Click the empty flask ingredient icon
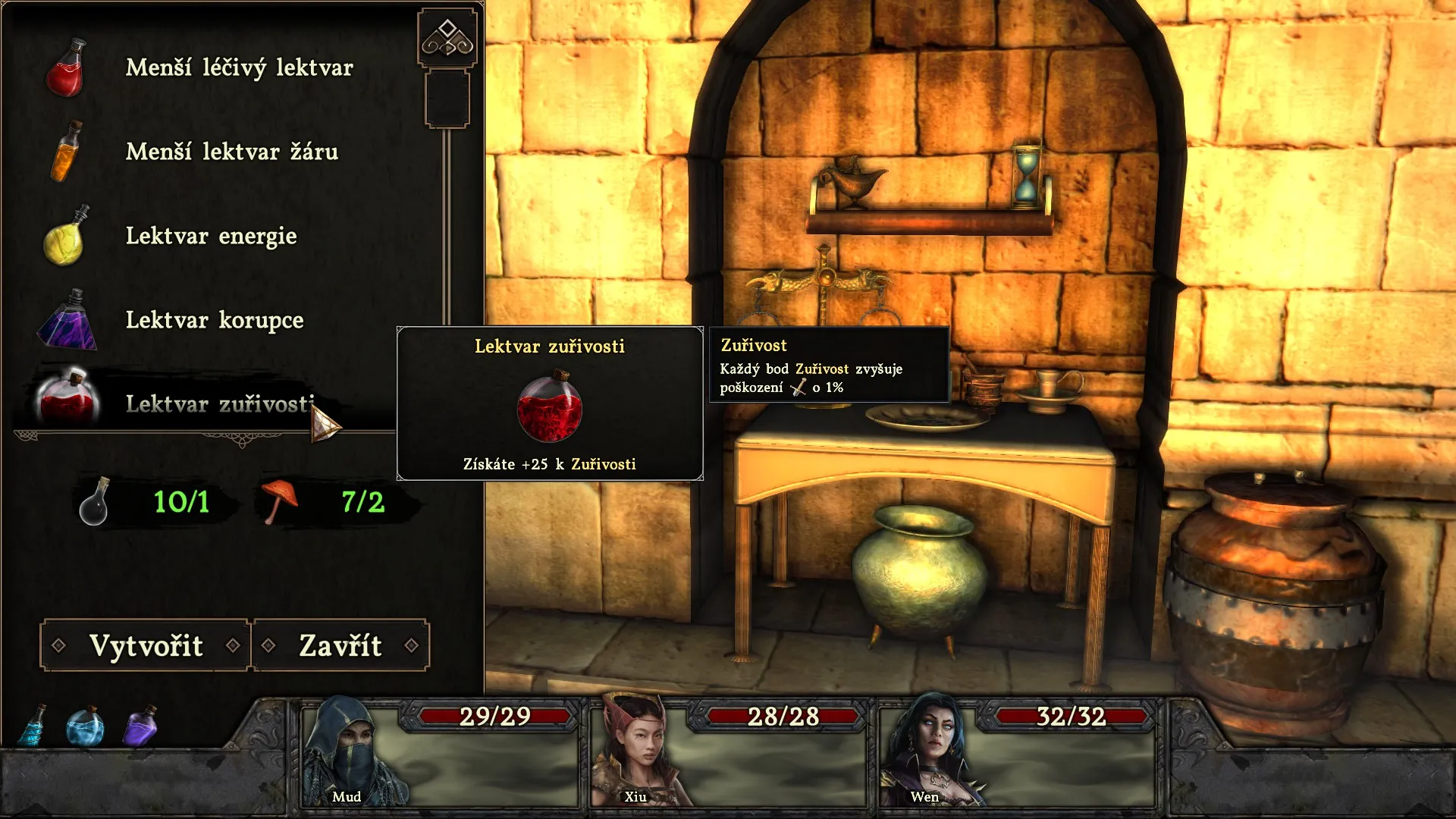This screenshot has height=819, width=1456. (95, 502)
